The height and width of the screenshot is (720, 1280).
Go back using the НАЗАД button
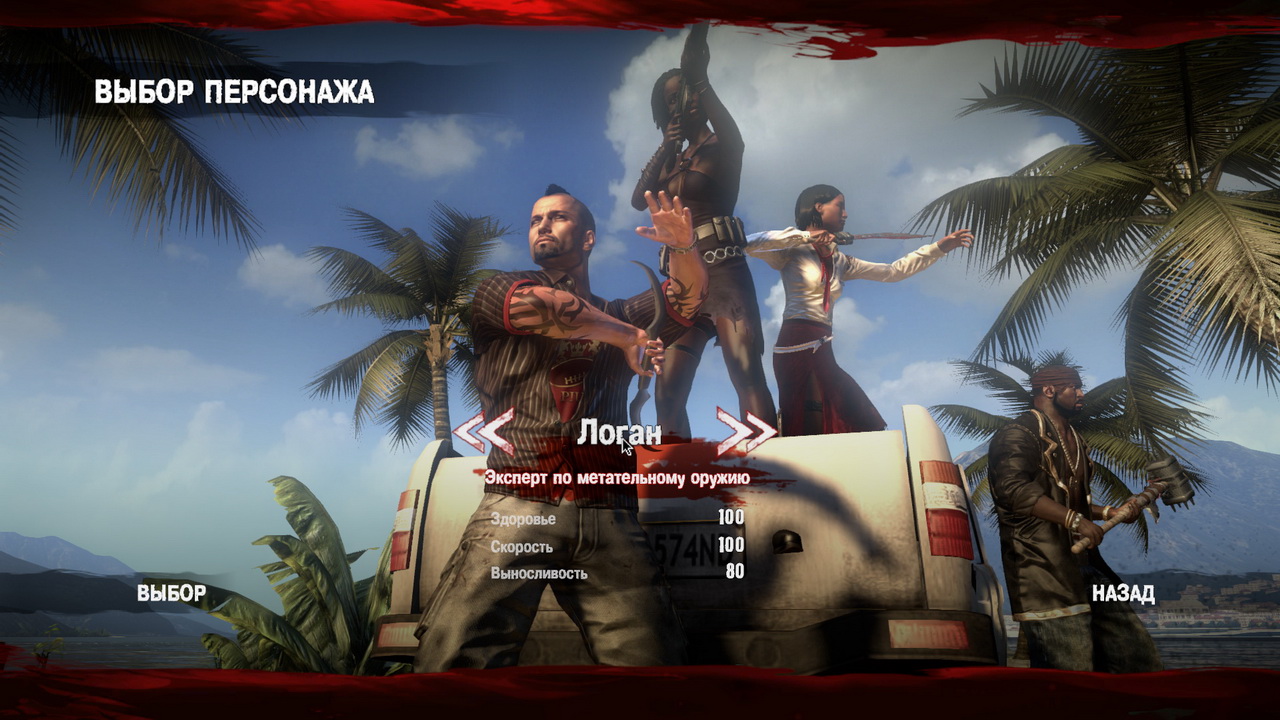[x=1123, y=594]
